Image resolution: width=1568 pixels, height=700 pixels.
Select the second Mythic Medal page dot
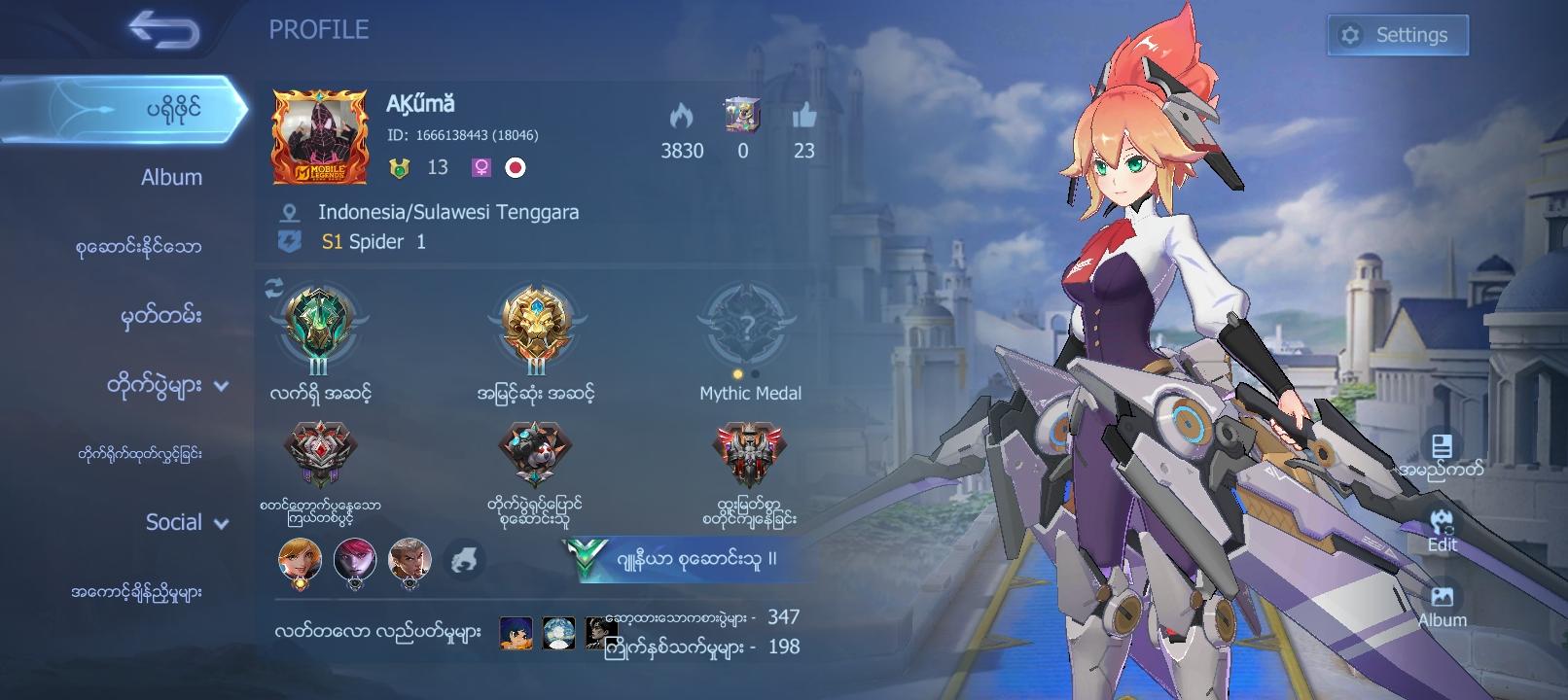pos(758,371)
